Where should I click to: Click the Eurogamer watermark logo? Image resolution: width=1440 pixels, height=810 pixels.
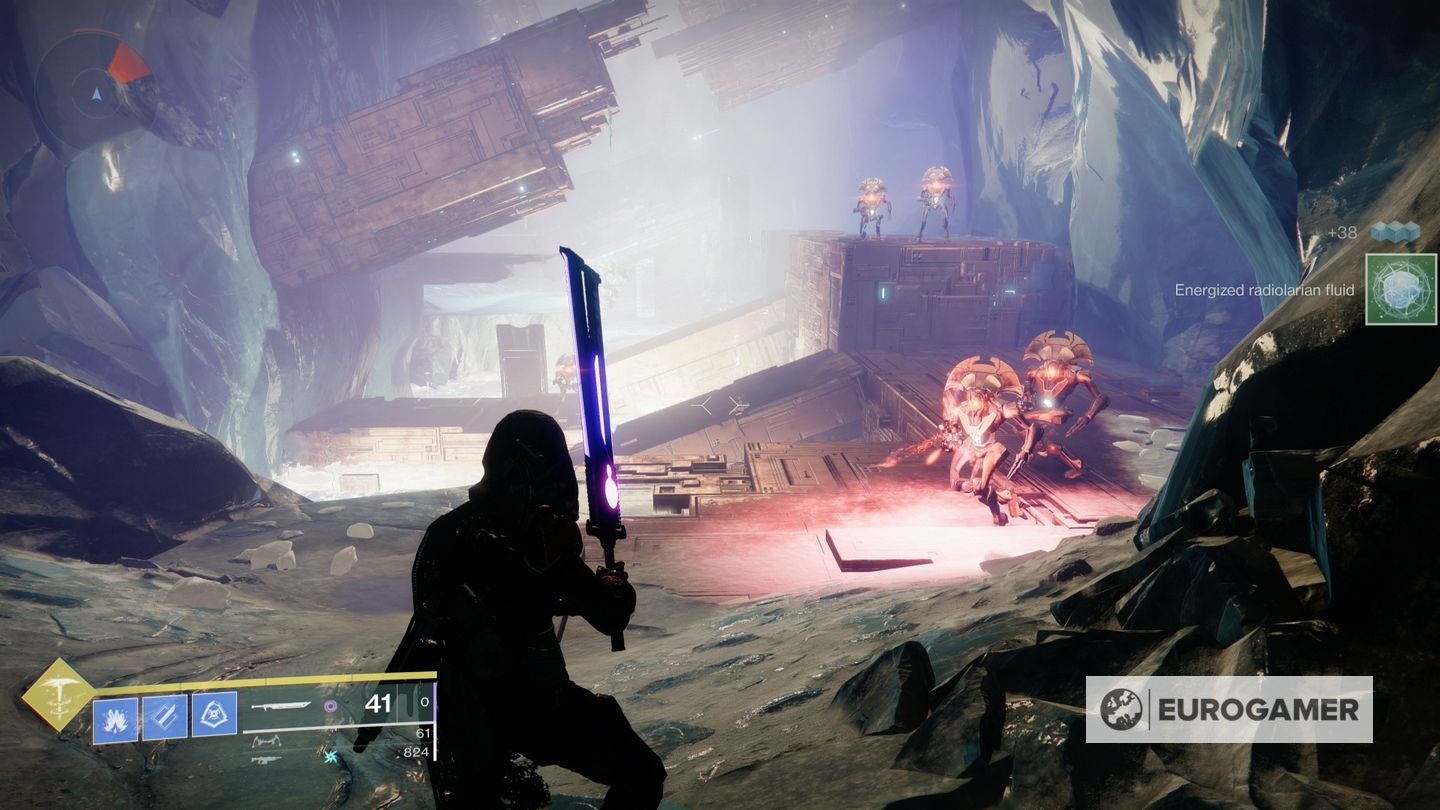pyautogui.click(x=1228, y=709)
